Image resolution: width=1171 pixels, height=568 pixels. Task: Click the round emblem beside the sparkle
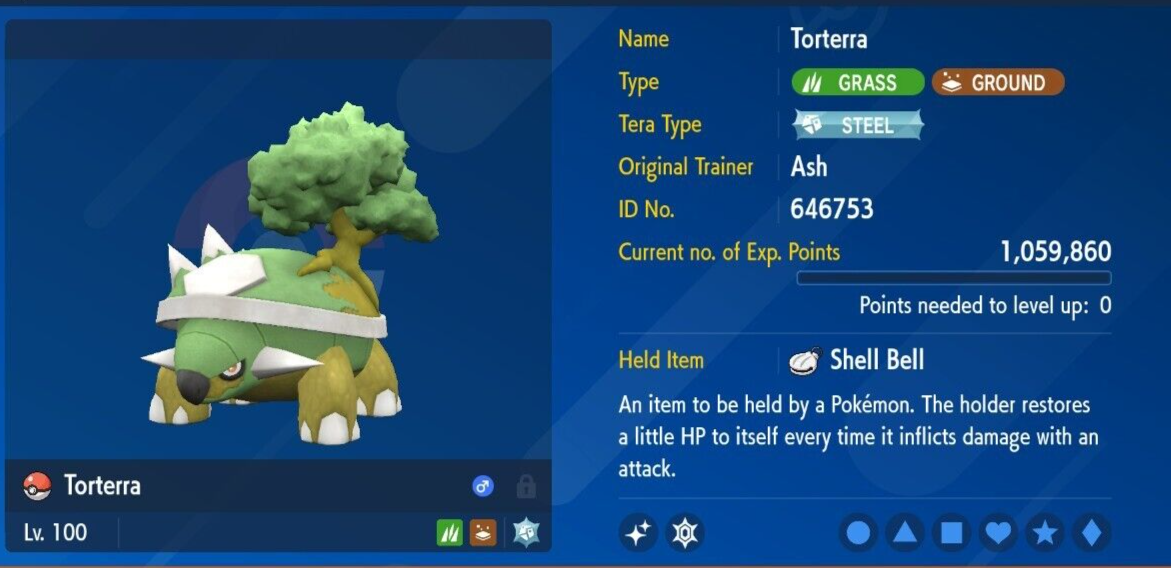tap(685, 533)
